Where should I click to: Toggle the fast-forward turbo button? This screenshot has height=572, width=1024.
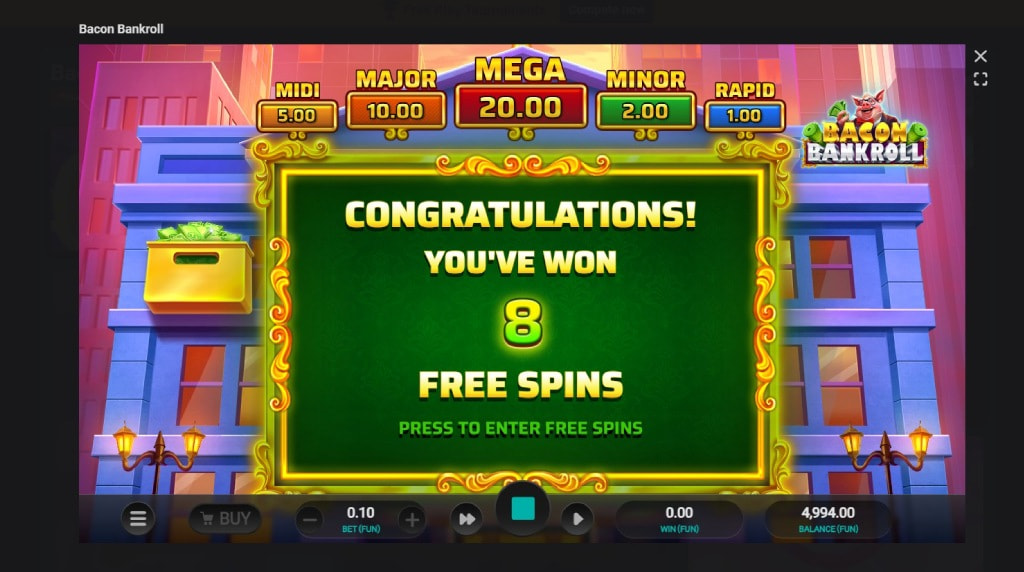(x=465, y=518)
